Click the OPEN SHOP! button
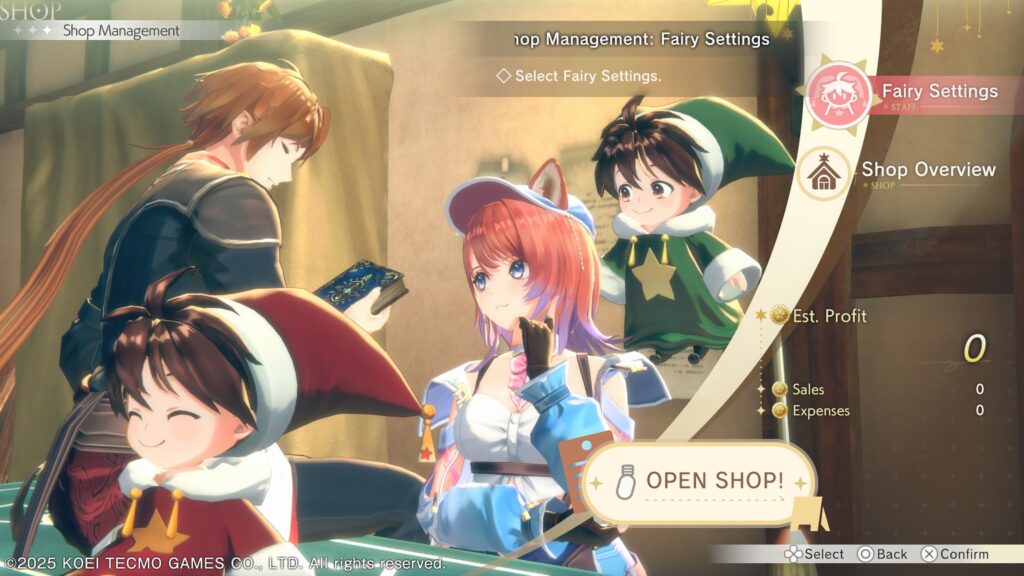This screenshot has width=1024, height=576. (x=699, y=481)
